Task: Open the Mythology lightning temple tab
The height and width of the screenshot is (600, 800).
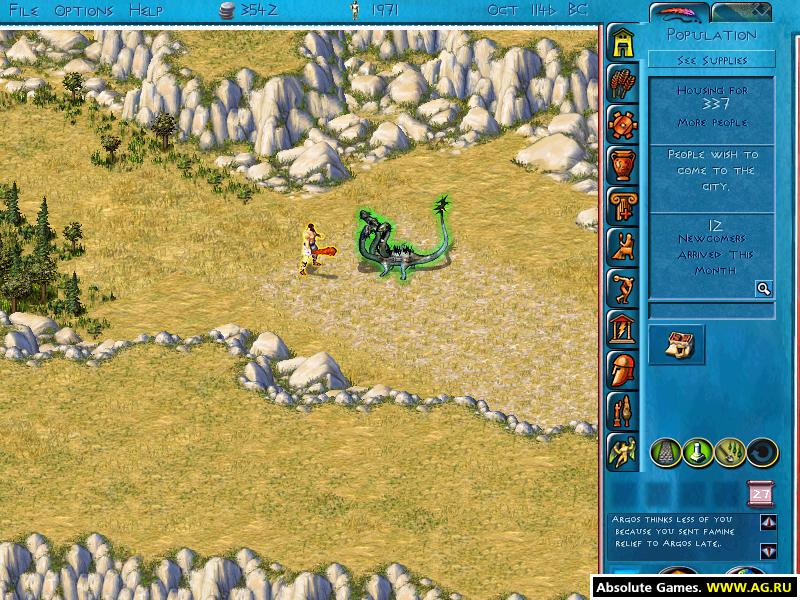Action: click(x=622, y=328)
